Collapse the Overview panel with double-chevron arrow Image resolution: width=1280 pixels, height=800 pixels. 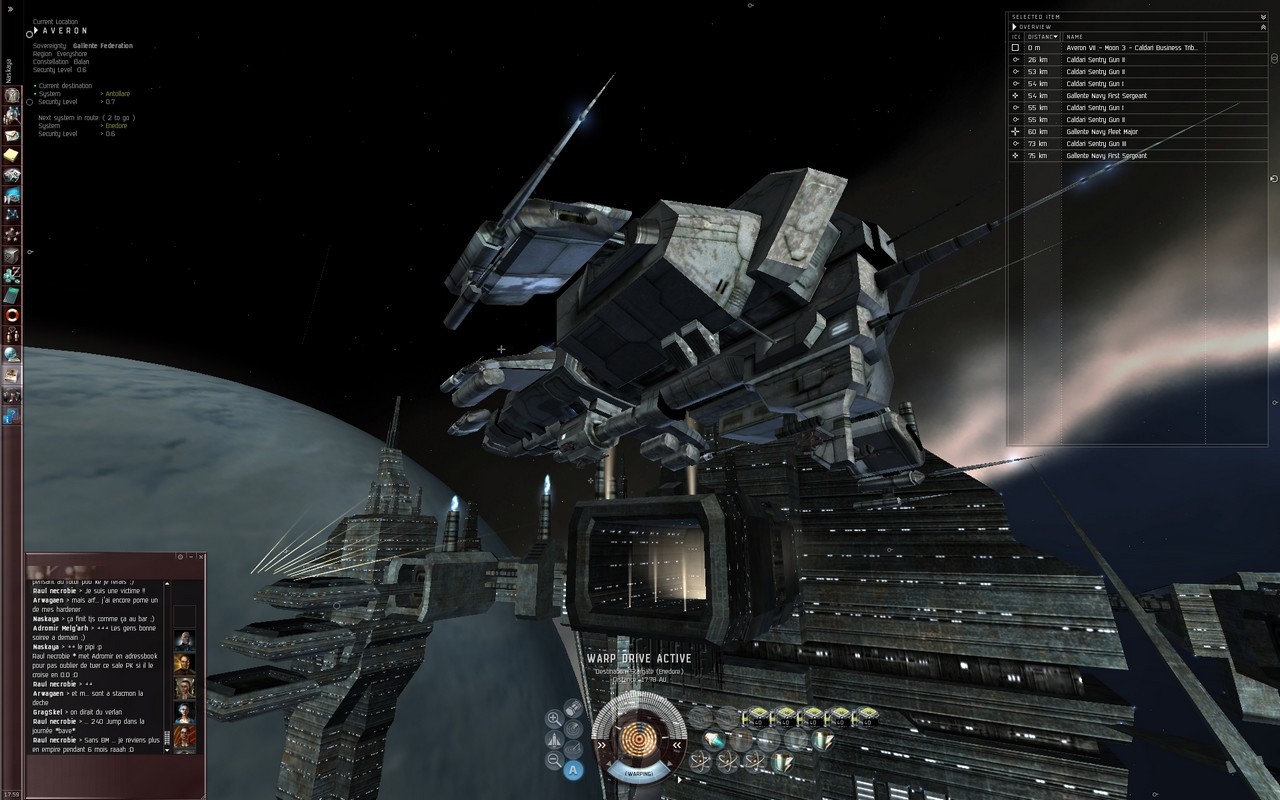(x=1263, y=27)
